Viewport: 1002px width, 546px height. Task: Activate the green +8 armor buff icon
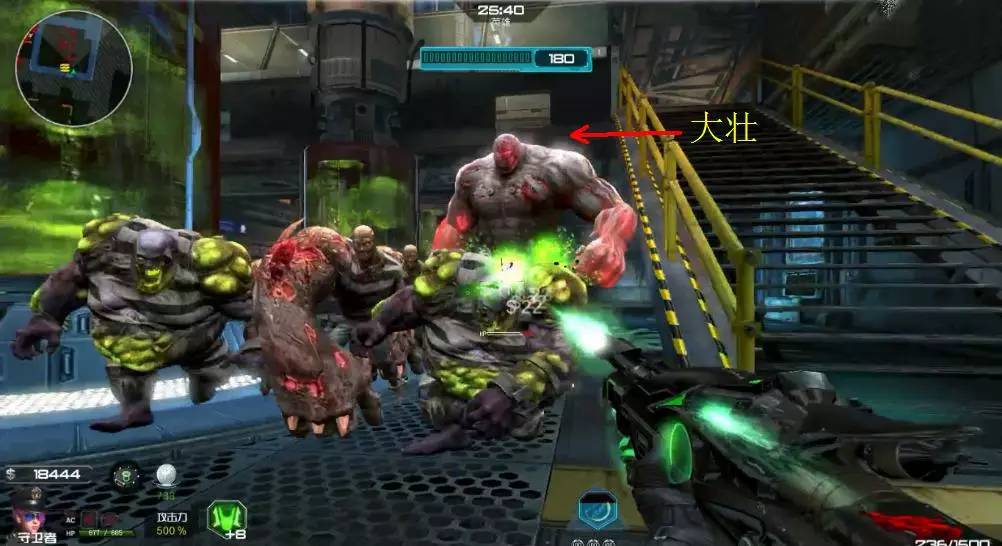click(x=226, y=517)
